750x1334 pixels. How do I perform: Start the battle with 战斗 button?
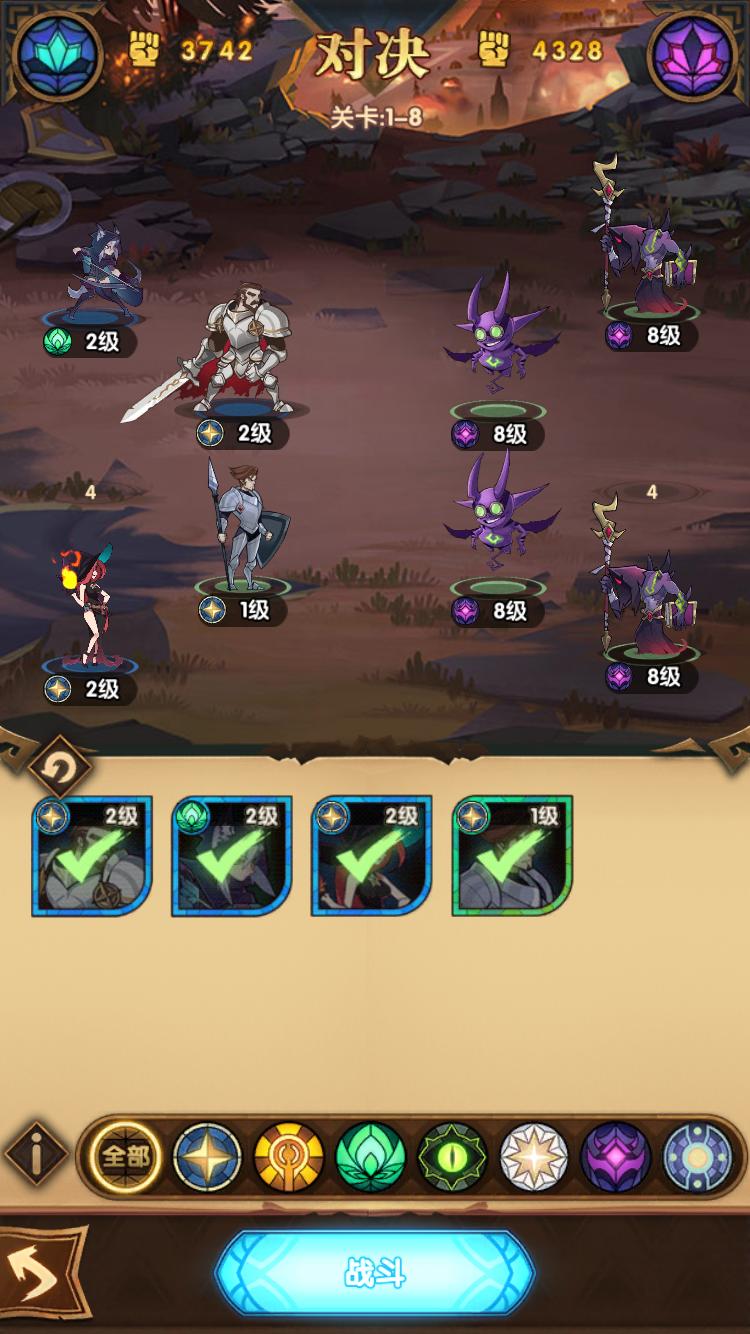click(375, 1272)
